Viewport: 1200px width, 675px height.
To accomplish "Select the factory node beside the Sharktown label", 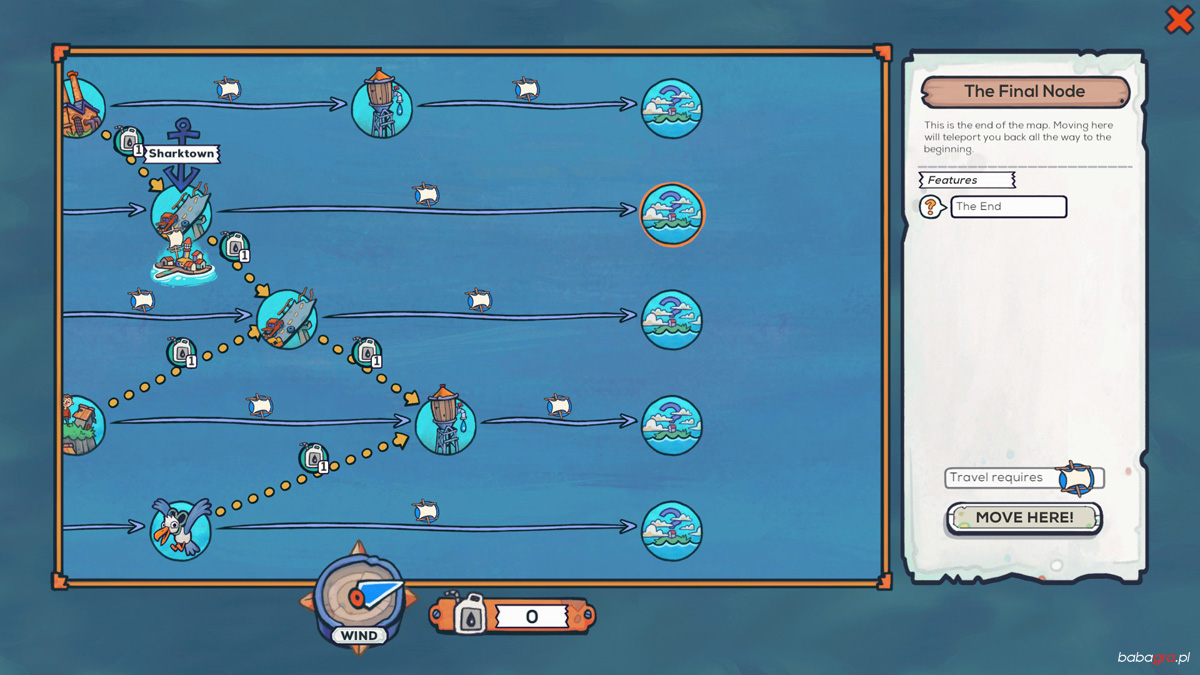I will (82, 107).
